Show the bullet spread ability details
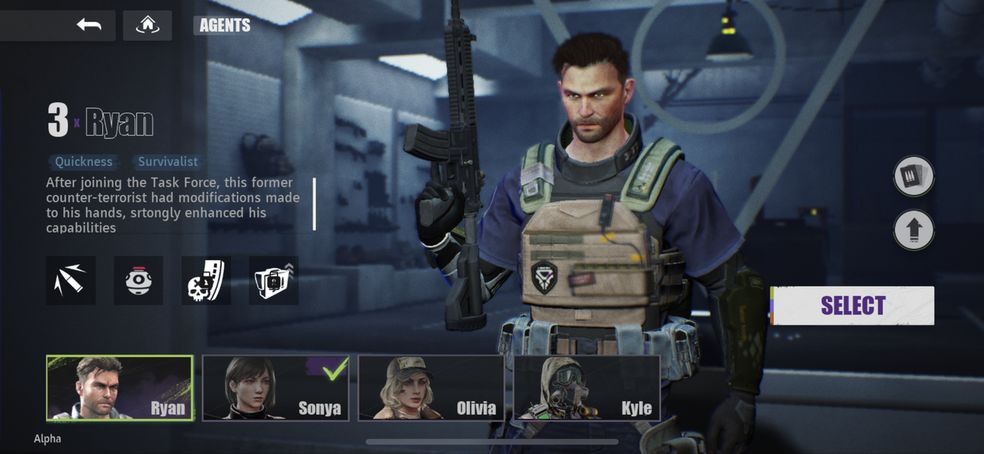Screen dimensions: 984x454 coord(71,281)
